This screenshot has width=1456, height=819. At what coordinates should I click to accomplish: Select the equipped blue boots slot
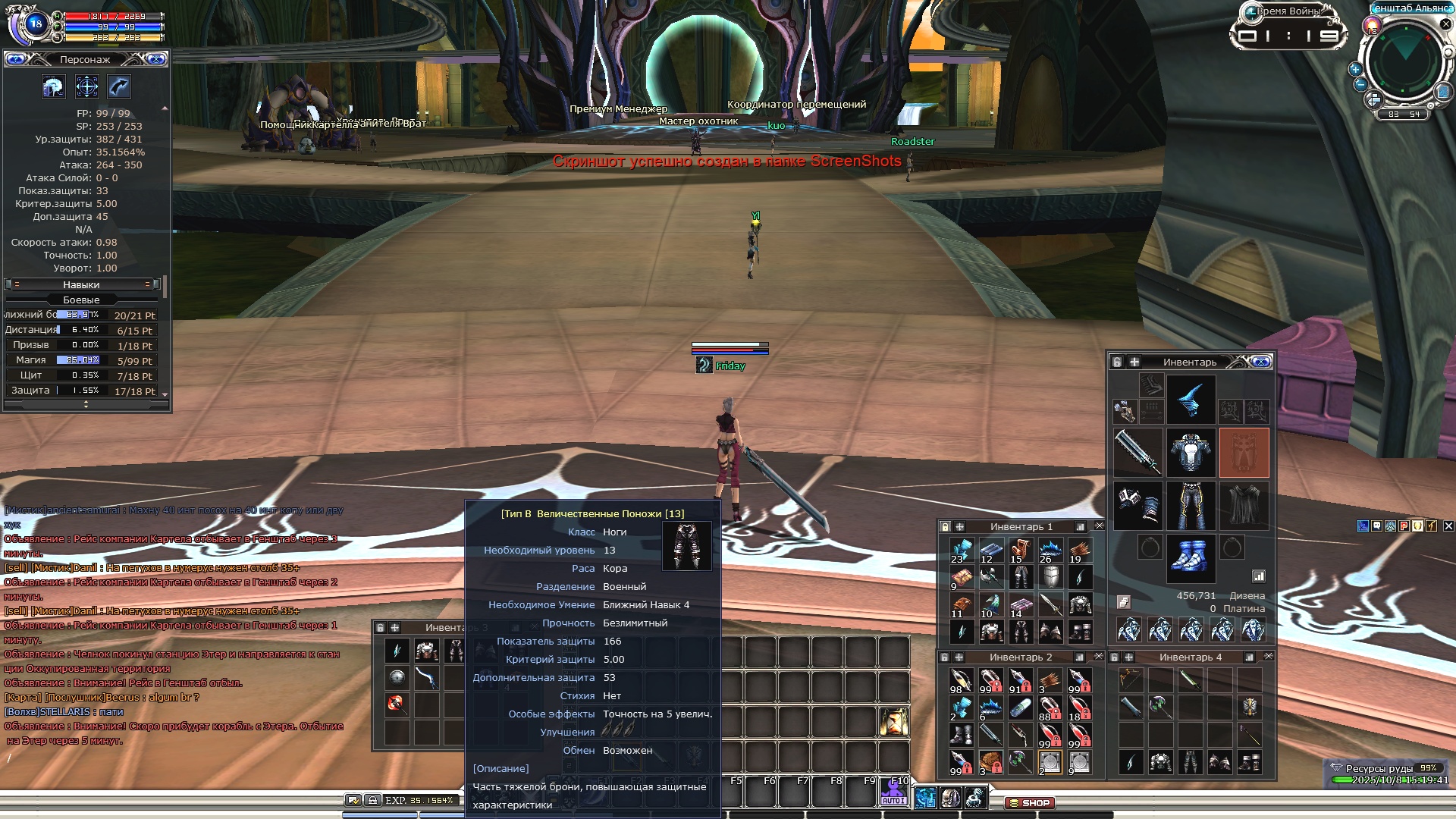tap(1191, 557)
